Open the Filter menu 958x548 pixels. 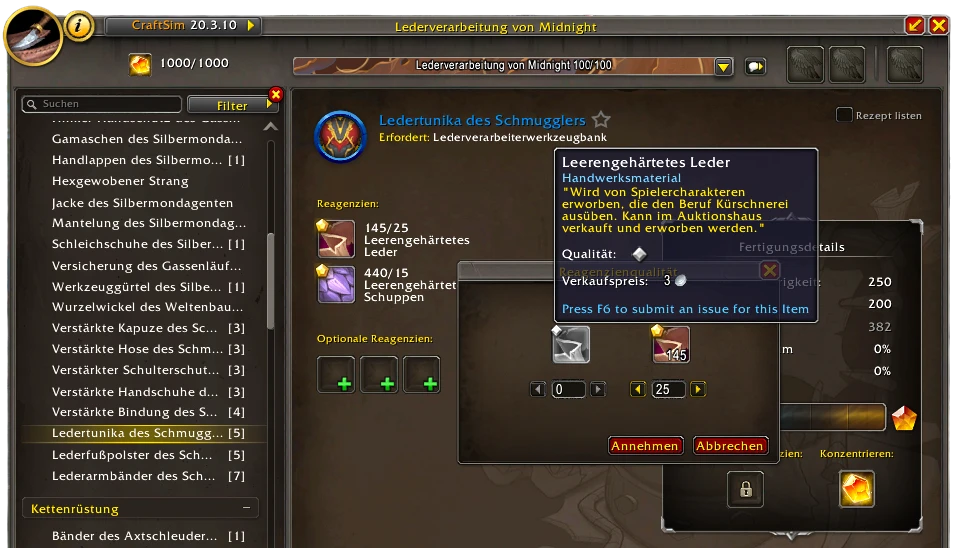click(x=232, y=105)
